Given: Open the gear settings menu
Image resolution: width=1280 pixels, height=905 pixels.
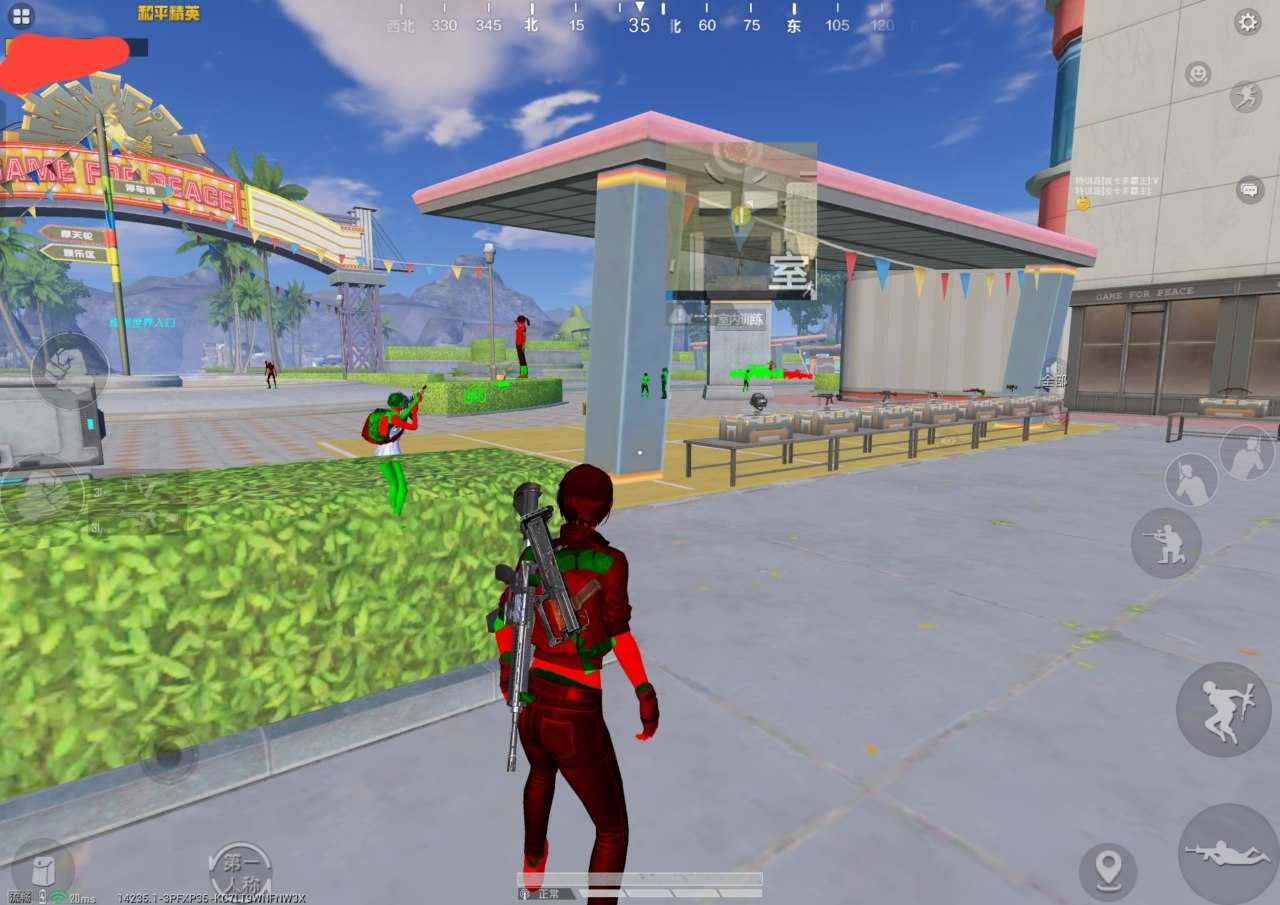Looking at the screenshot, I should (x=1247, y=22).
